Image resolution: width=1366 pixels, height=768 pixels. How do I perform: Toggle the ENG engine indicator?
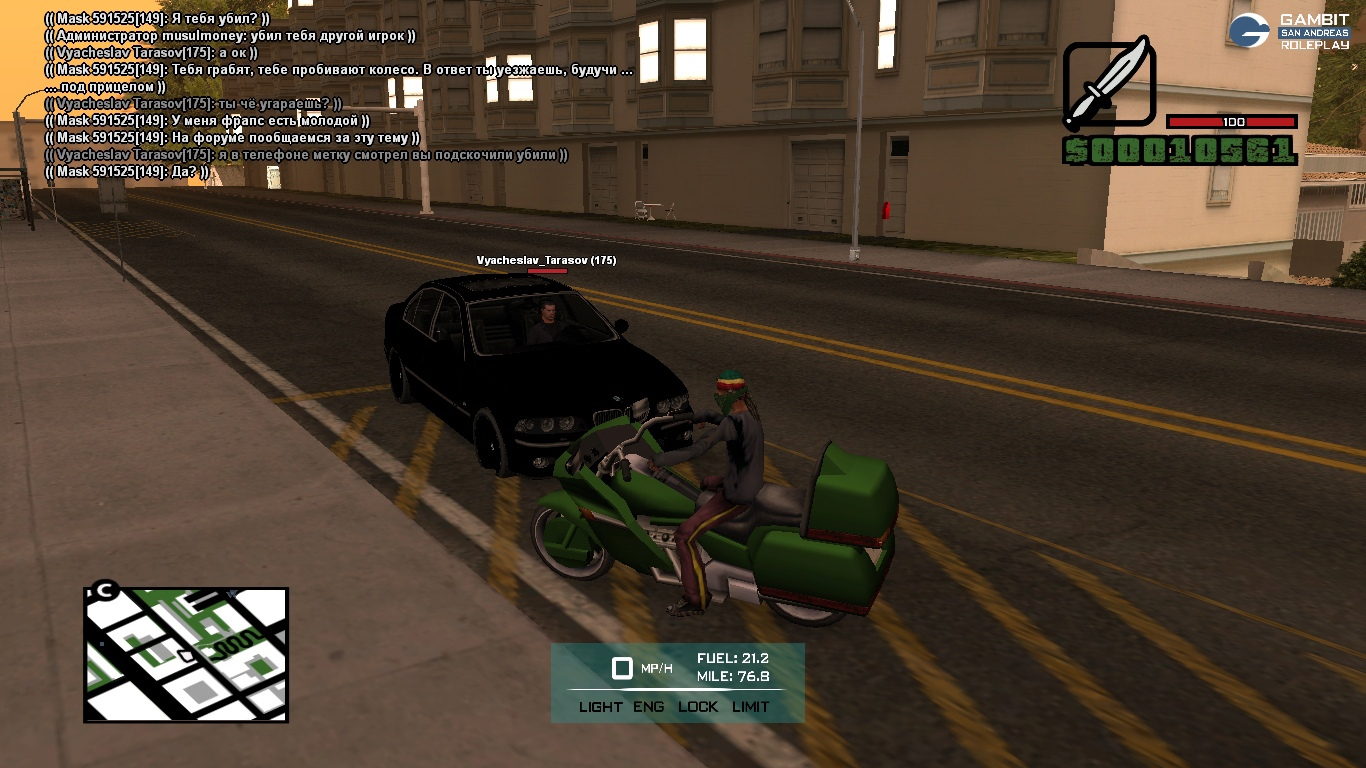point(649,706)
